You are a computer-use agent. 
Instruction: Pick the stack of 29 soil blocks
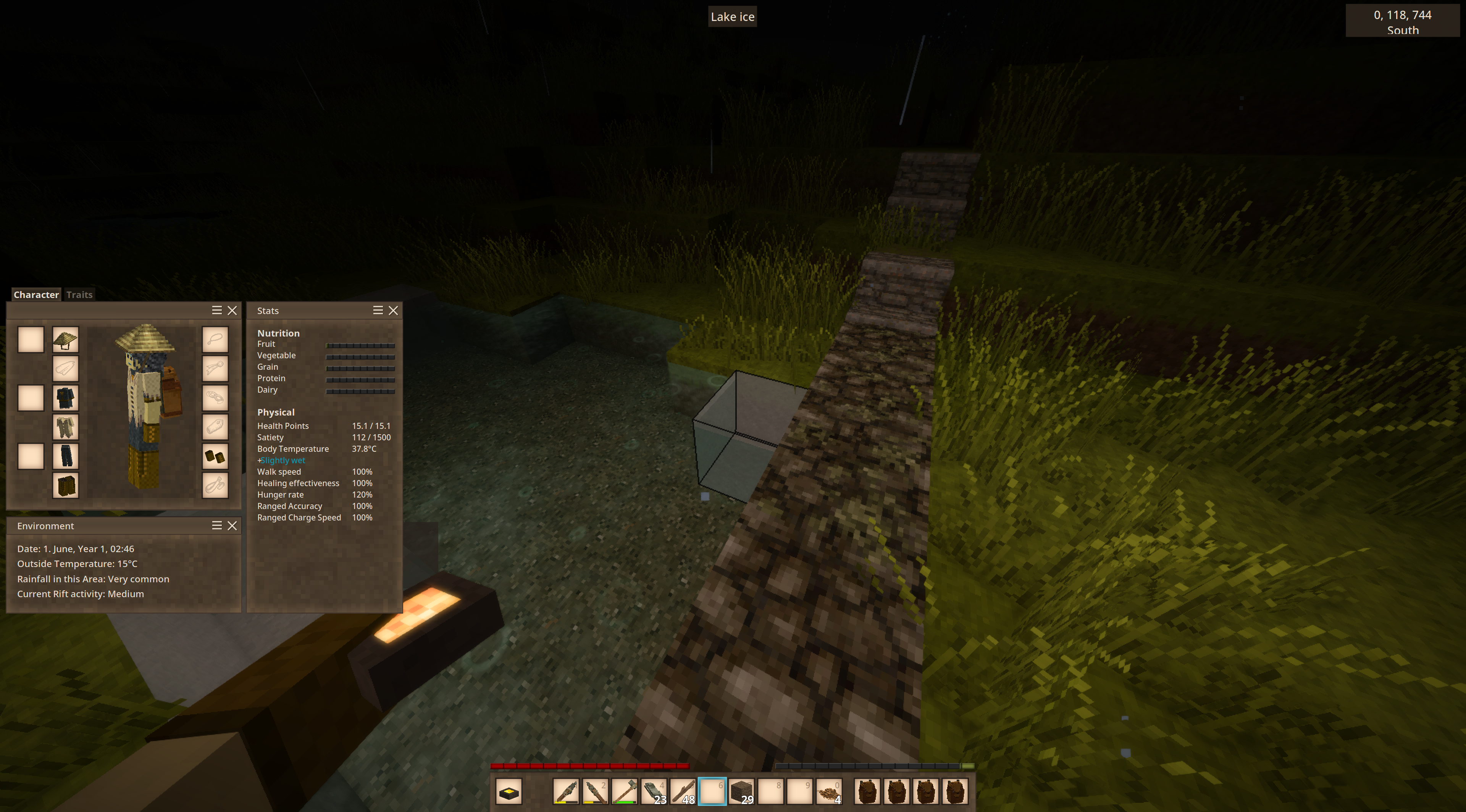(741, 791)
